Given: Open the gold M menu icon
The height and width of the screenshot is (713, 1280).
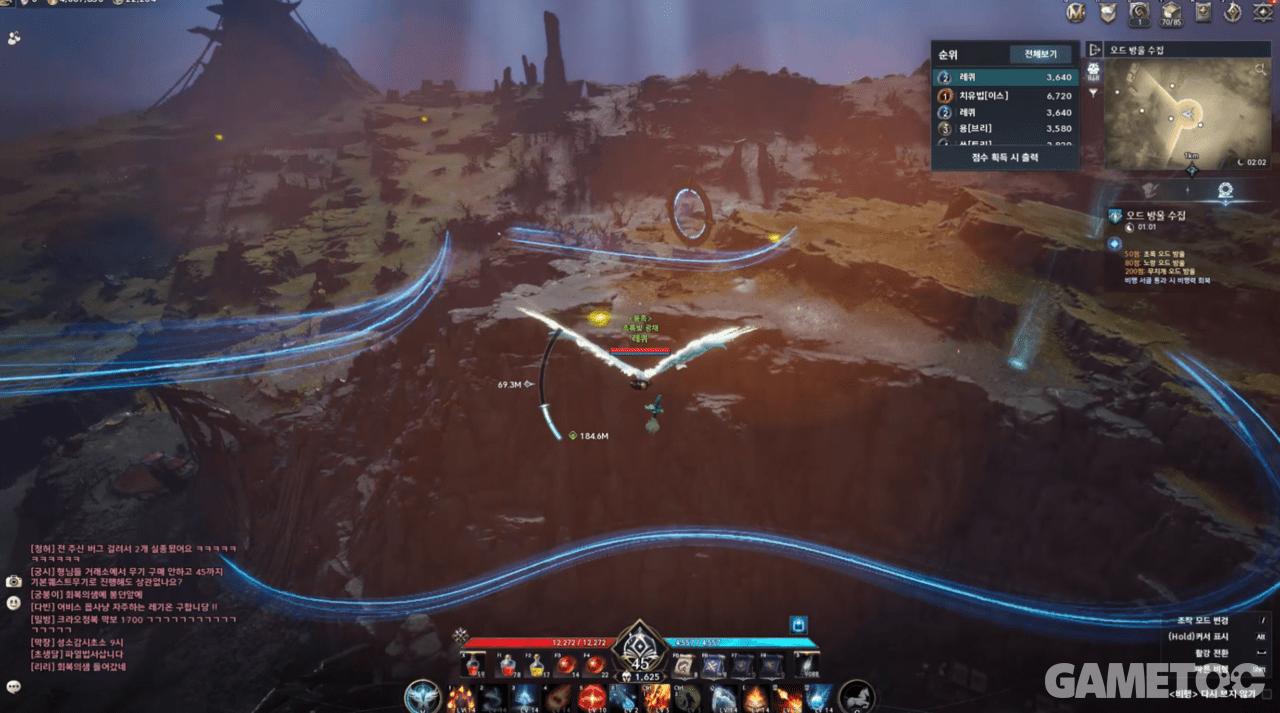Looking at the screenshot, I should (x=1076, y=13).
